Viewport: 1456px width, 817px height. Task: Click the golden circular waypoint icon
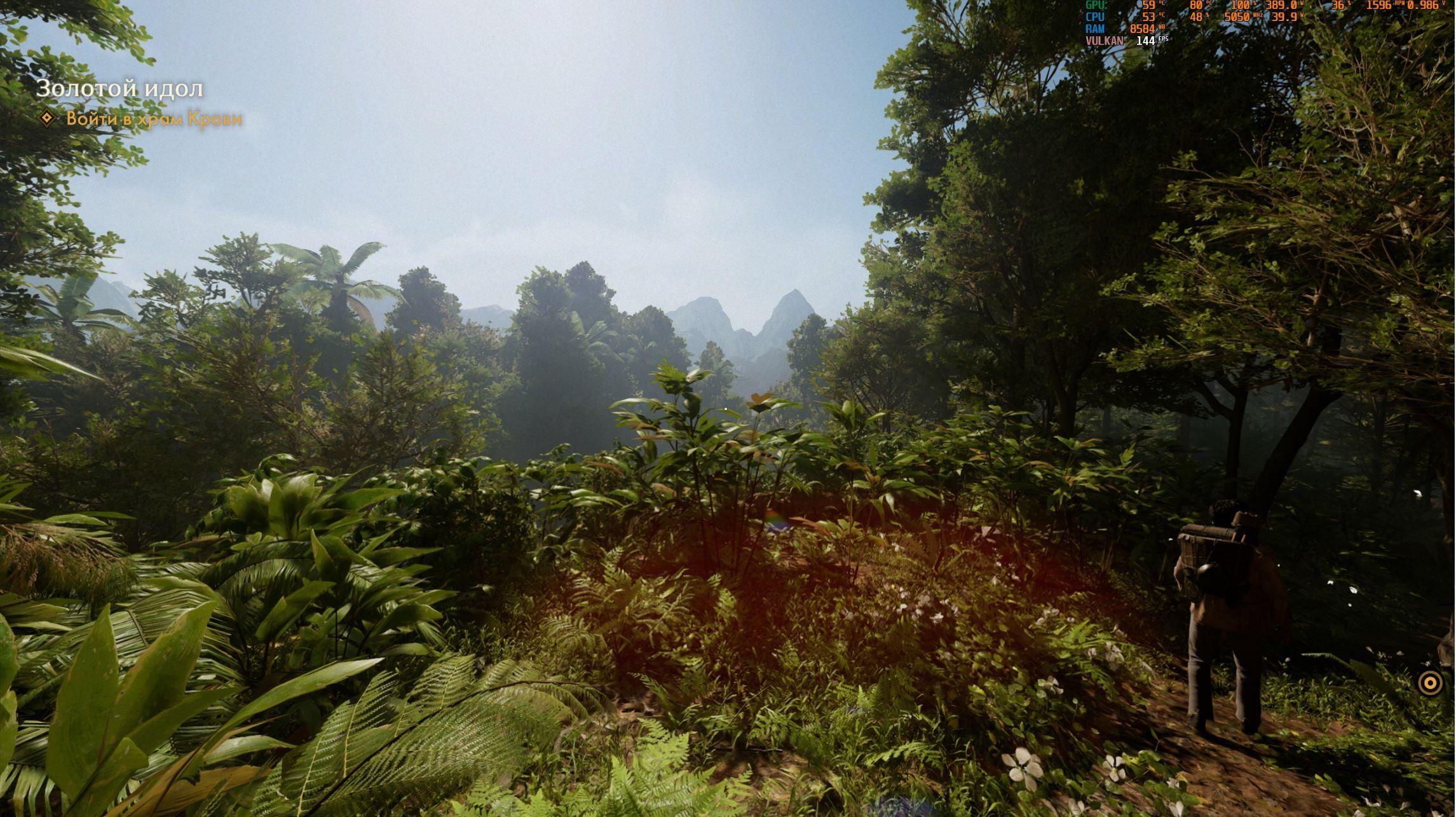click(x=1430, y=683)
